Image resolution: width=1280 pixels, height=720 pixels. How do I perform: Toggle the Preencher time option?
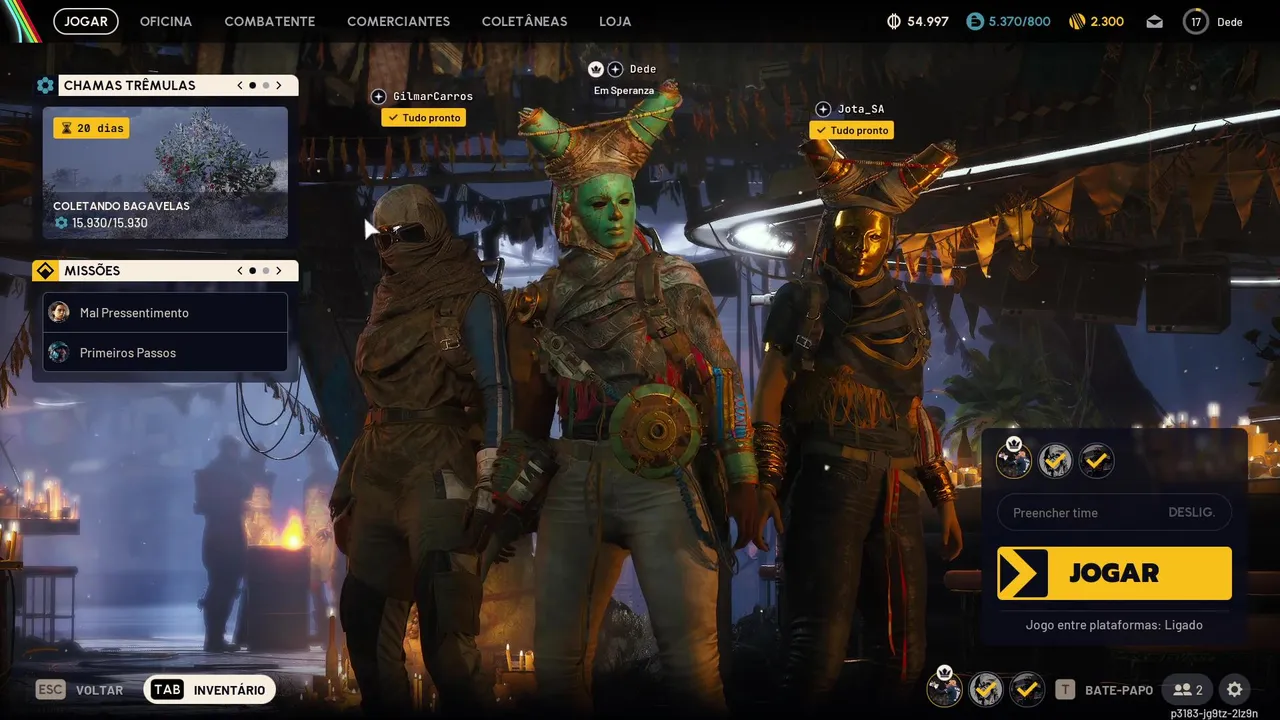1114,513
